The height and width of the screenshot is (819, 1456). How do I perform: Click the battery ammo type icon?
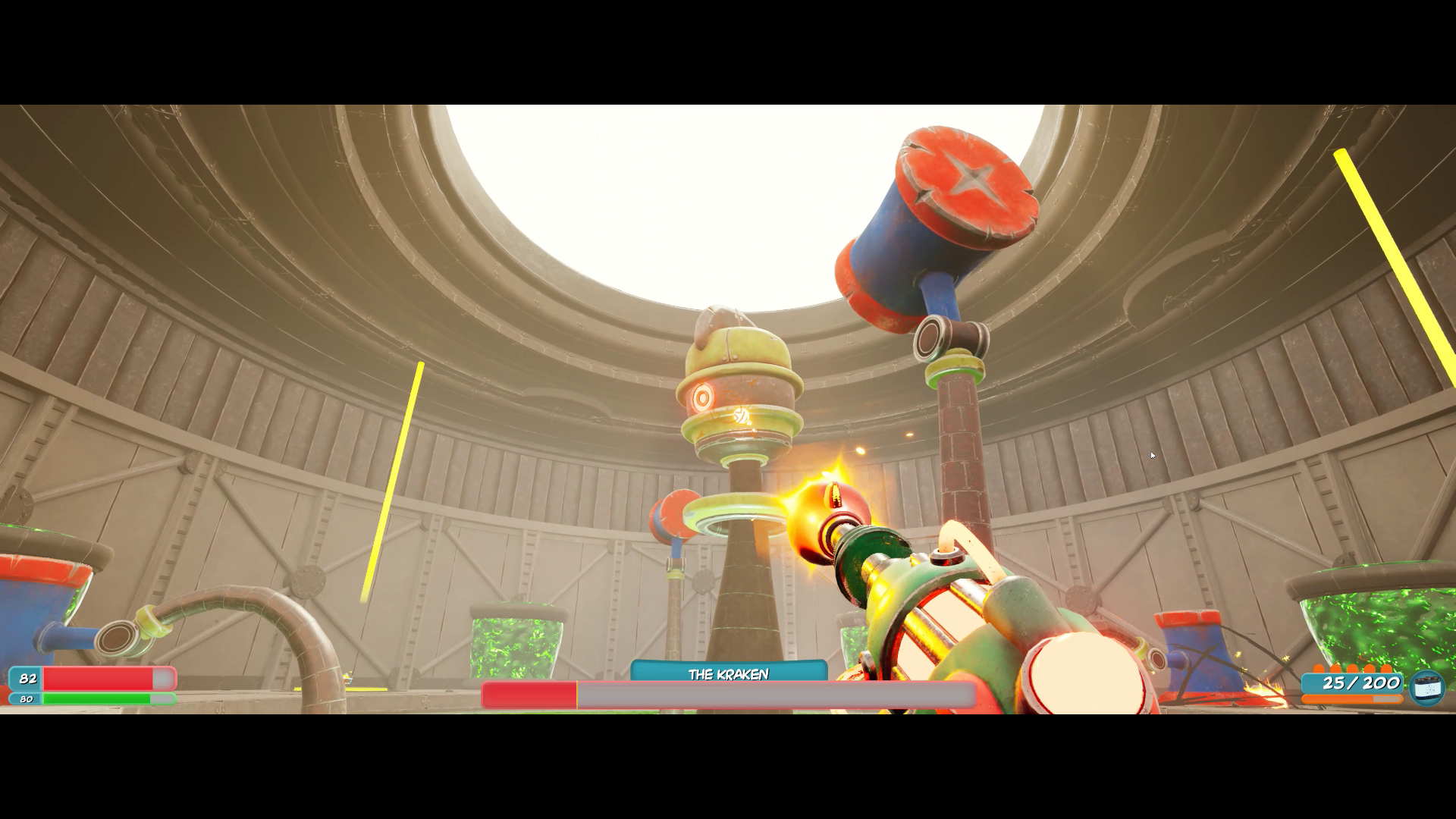point(1426,688)
